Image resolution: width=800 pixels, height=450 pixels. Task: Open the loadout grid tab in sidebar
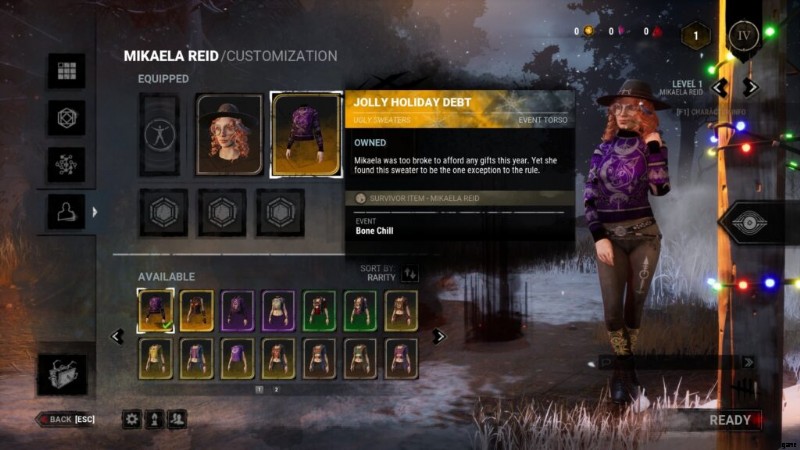pyautogui.click(x=67, y=71)
